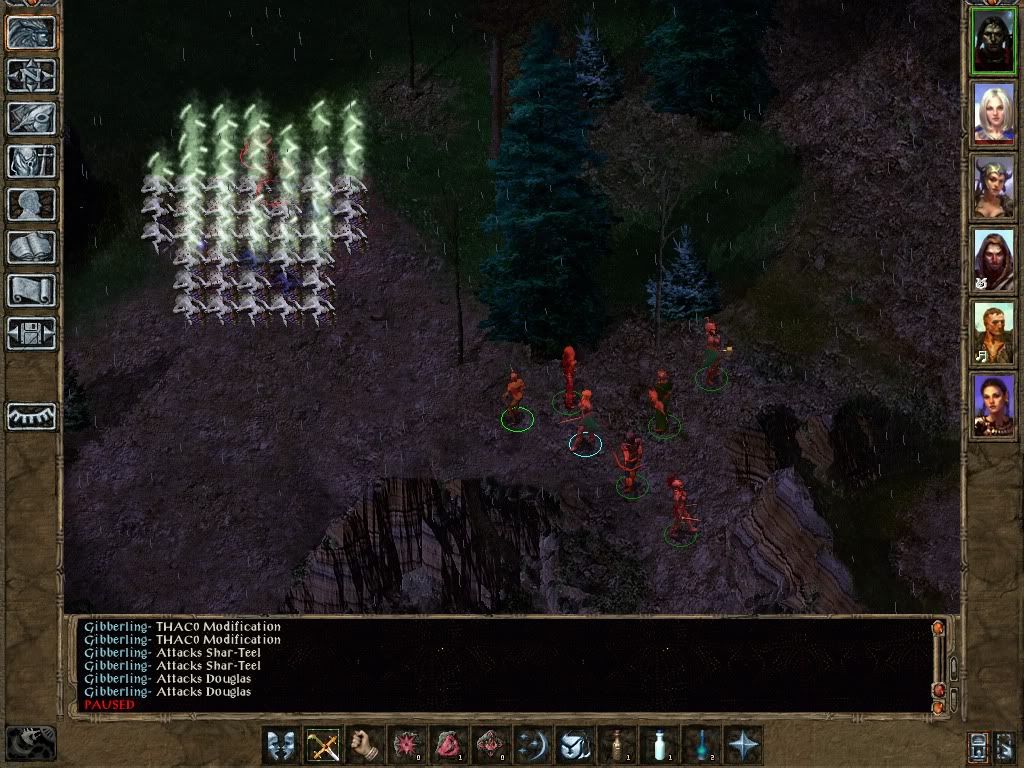Open the mage spellbook button

[32, 247]
